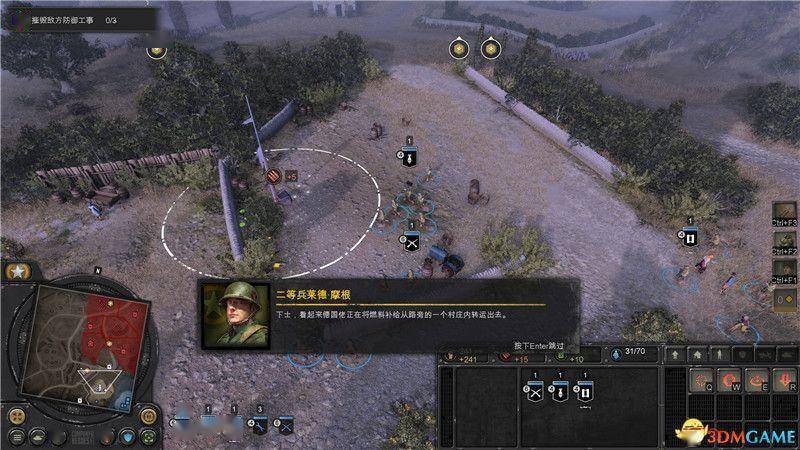800x450 pixels.
Task: Pick the grenade squad badge in selection panel
Action: click(560, 392)
